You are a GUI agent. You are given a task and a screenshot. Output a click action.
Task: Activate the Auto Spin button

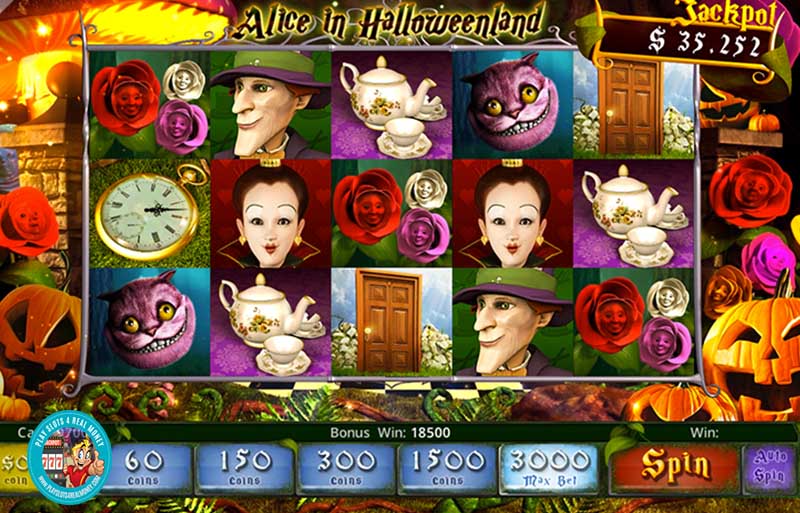[x=769, y=467]
